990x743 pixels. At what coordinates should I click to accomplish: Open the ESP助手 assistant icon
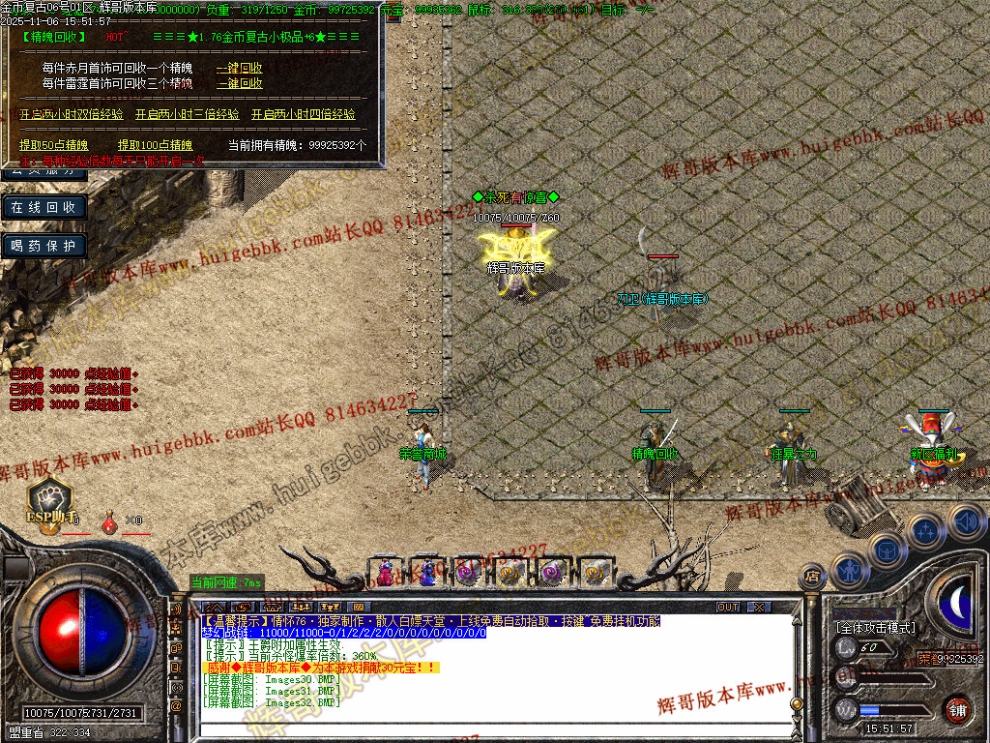coord(48,501)
